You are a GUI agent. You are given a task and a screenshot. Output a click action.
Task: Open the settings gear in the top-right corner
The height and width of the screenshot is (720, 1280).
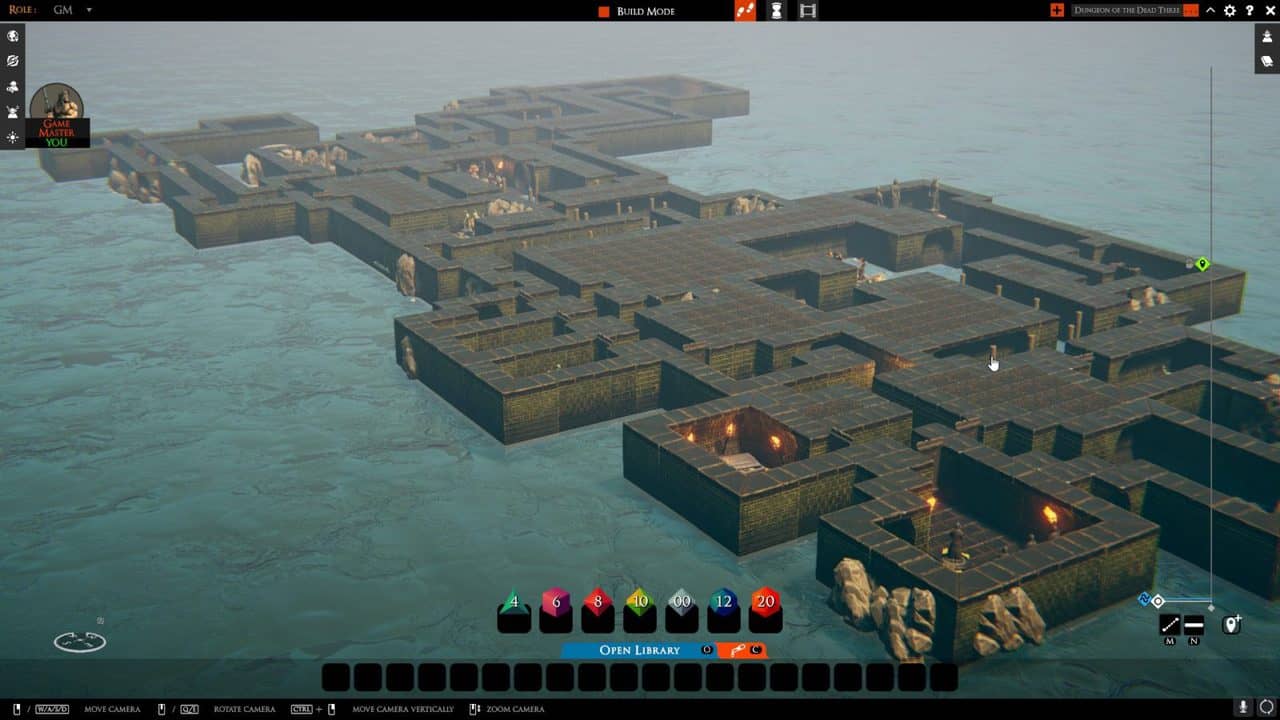1228,11
